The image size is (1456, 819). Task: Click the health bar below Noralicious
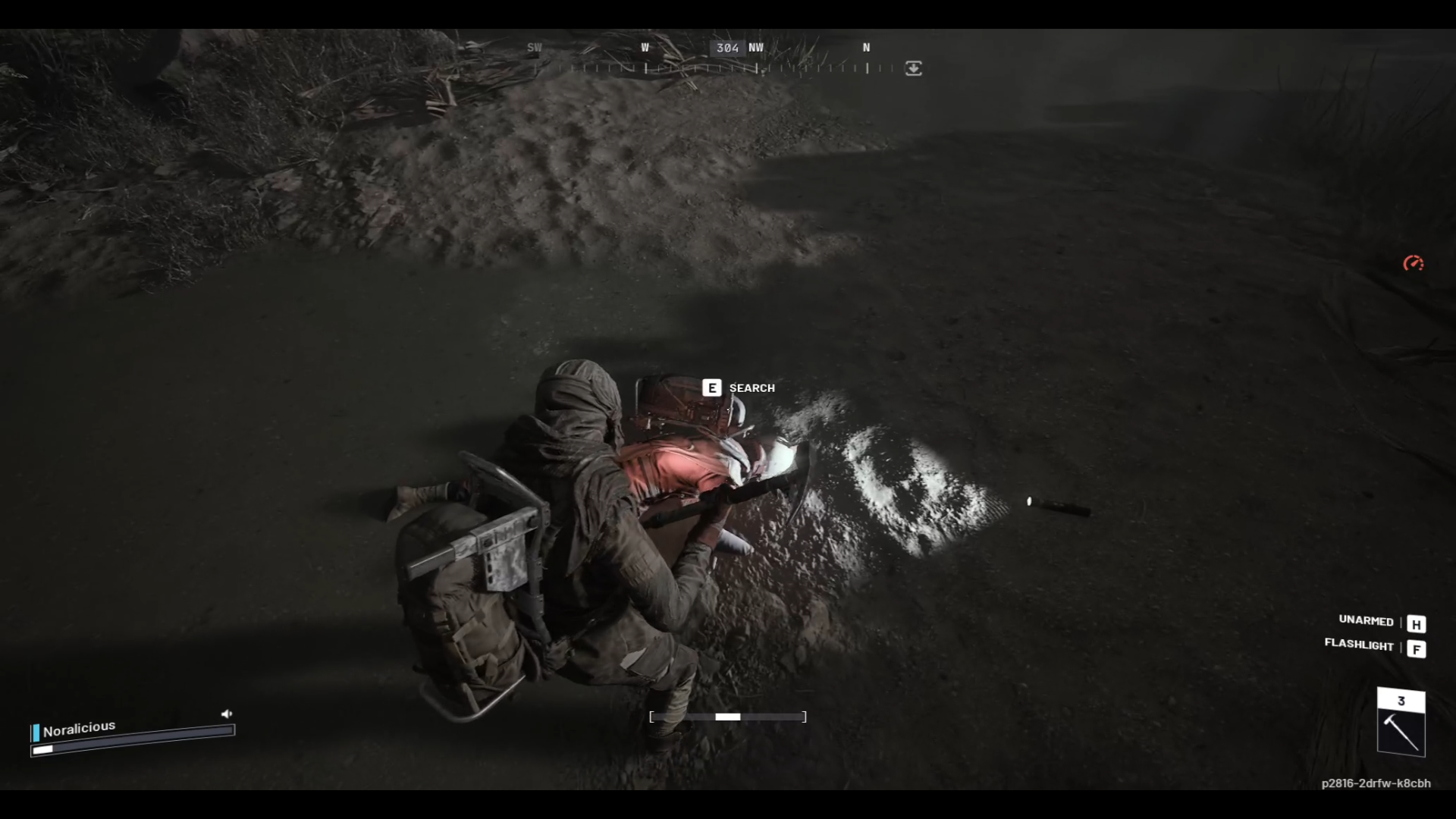129,749
